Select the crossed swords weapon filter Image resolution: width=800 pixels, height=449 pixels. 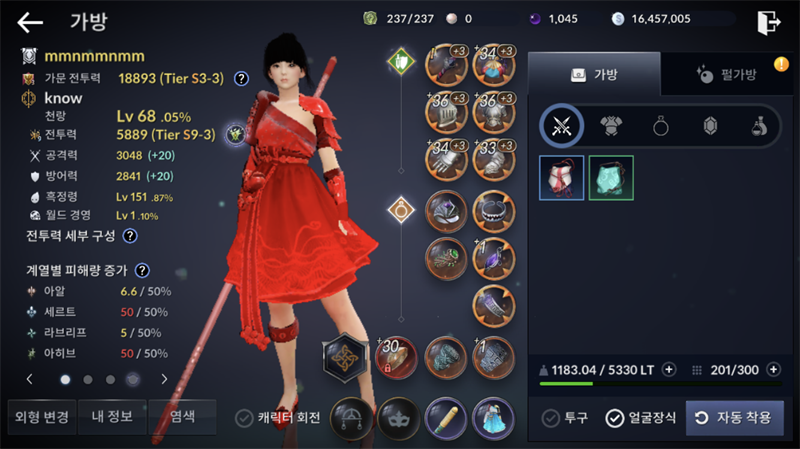click(x=560, y=126)
